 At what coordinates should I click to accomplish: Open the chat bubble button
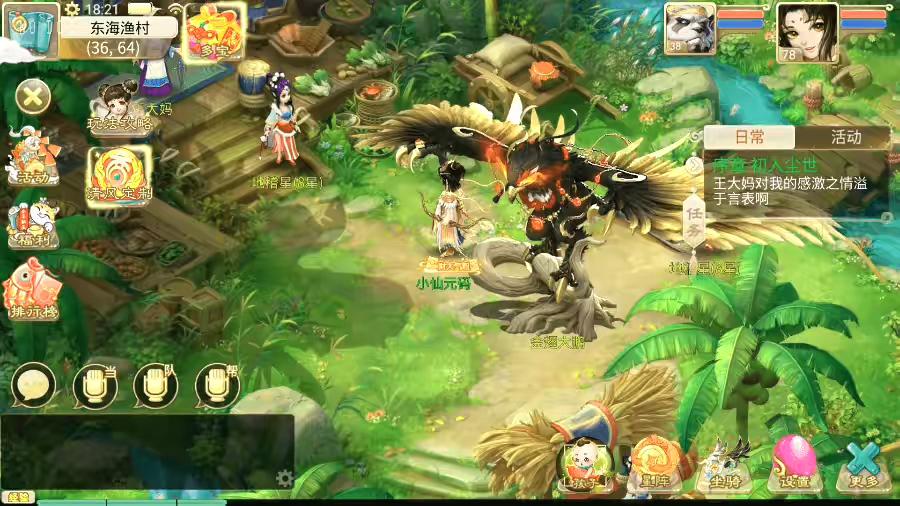point(33,384)
